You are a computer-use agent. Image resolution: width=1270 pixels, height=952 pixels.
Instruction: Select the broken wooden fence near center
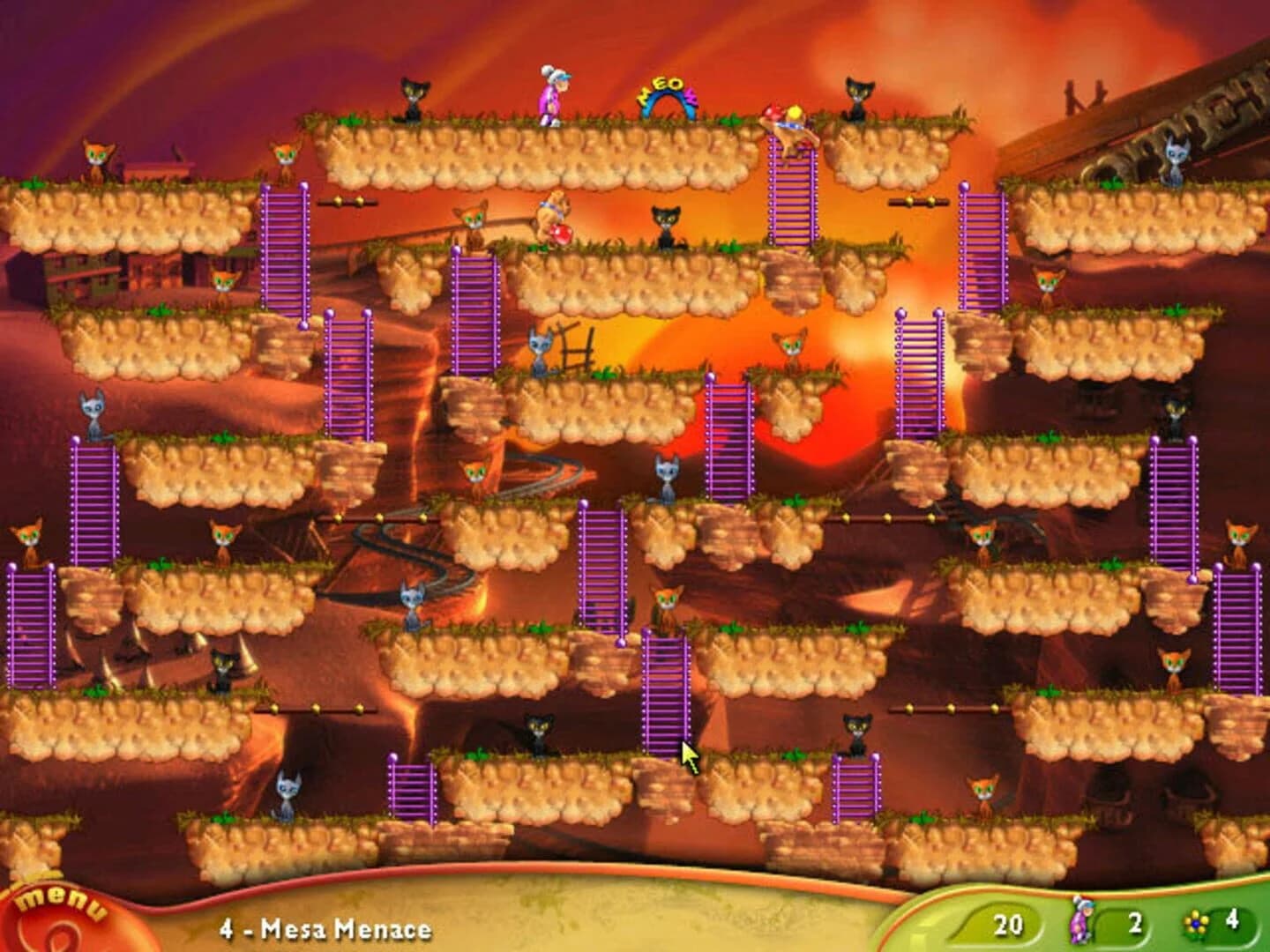click(x=578, y=346)
